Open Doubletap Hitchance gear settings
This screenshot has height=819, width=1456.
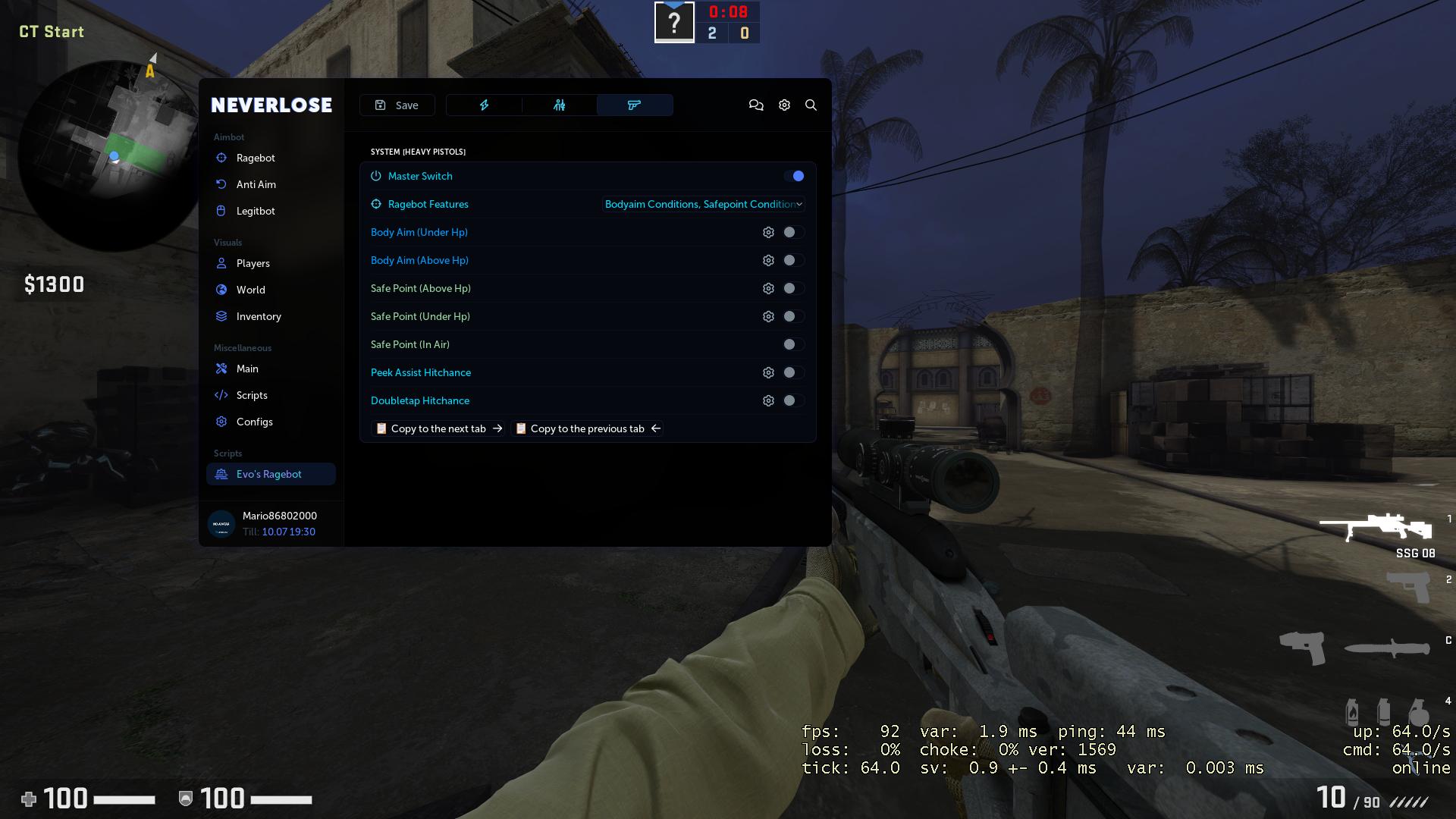coord(769,400)
